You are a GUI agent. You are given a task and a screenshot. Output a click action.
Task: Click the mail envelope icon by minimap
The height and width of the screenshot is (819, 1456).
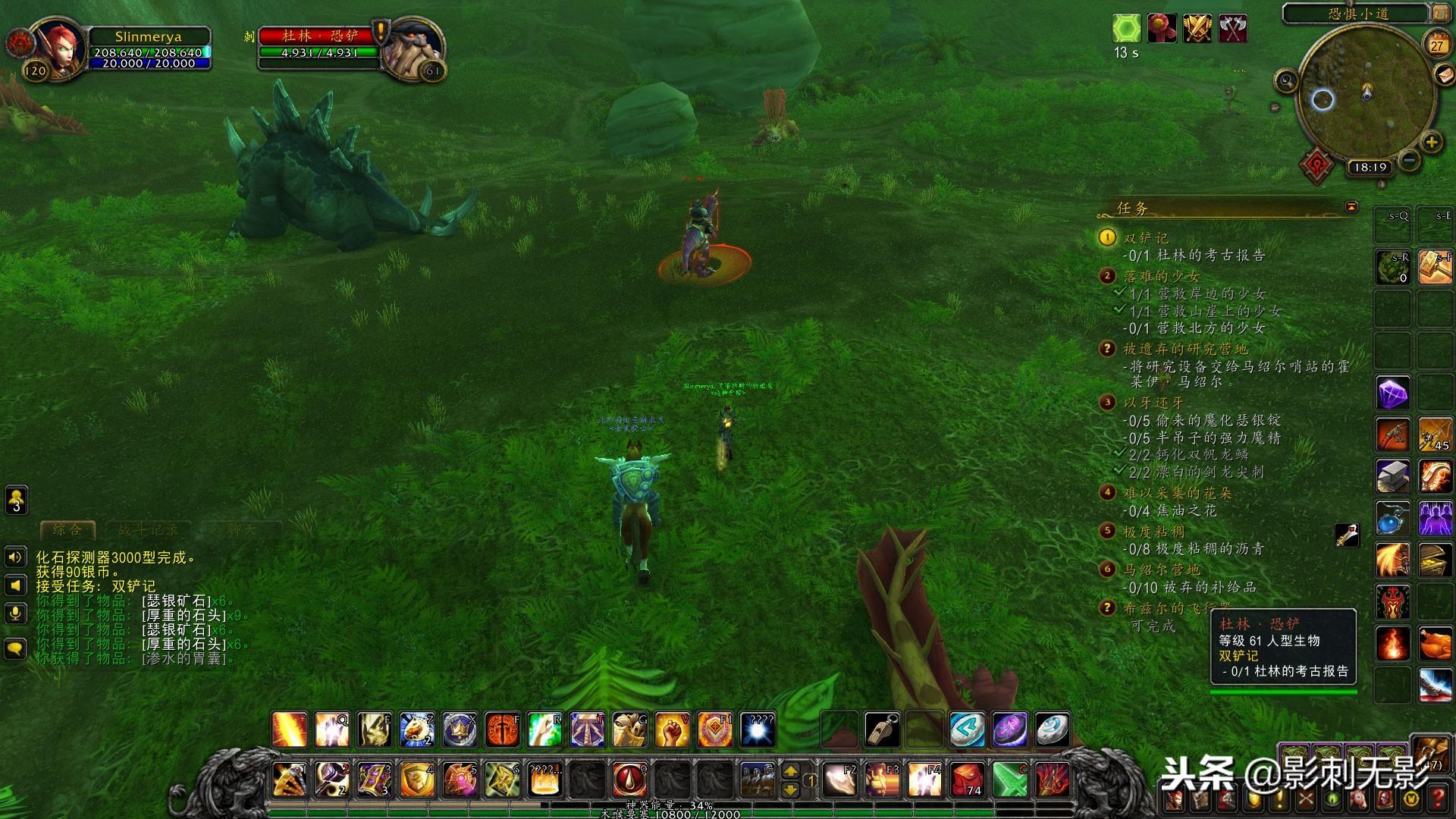[1445, 75]
